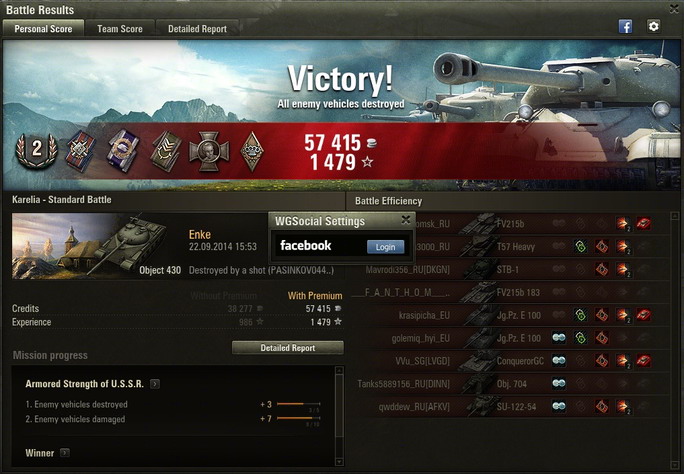Show Armored Strength of U.S.S.R. mission info
This screenshot has height=474, width=684.
pos(155,383)
